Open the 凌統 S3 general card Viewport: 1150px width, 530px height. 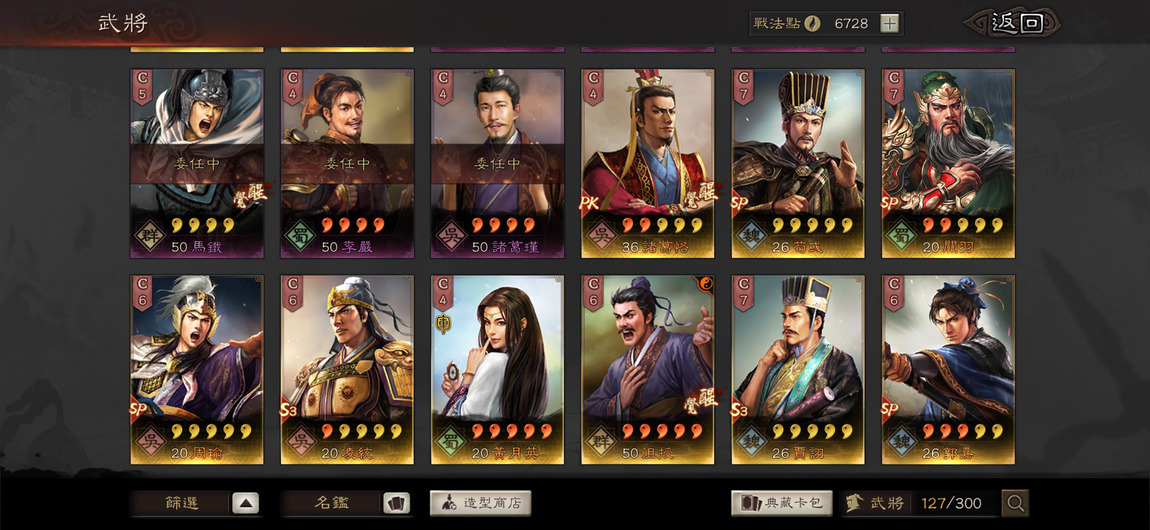pos(347,369)
